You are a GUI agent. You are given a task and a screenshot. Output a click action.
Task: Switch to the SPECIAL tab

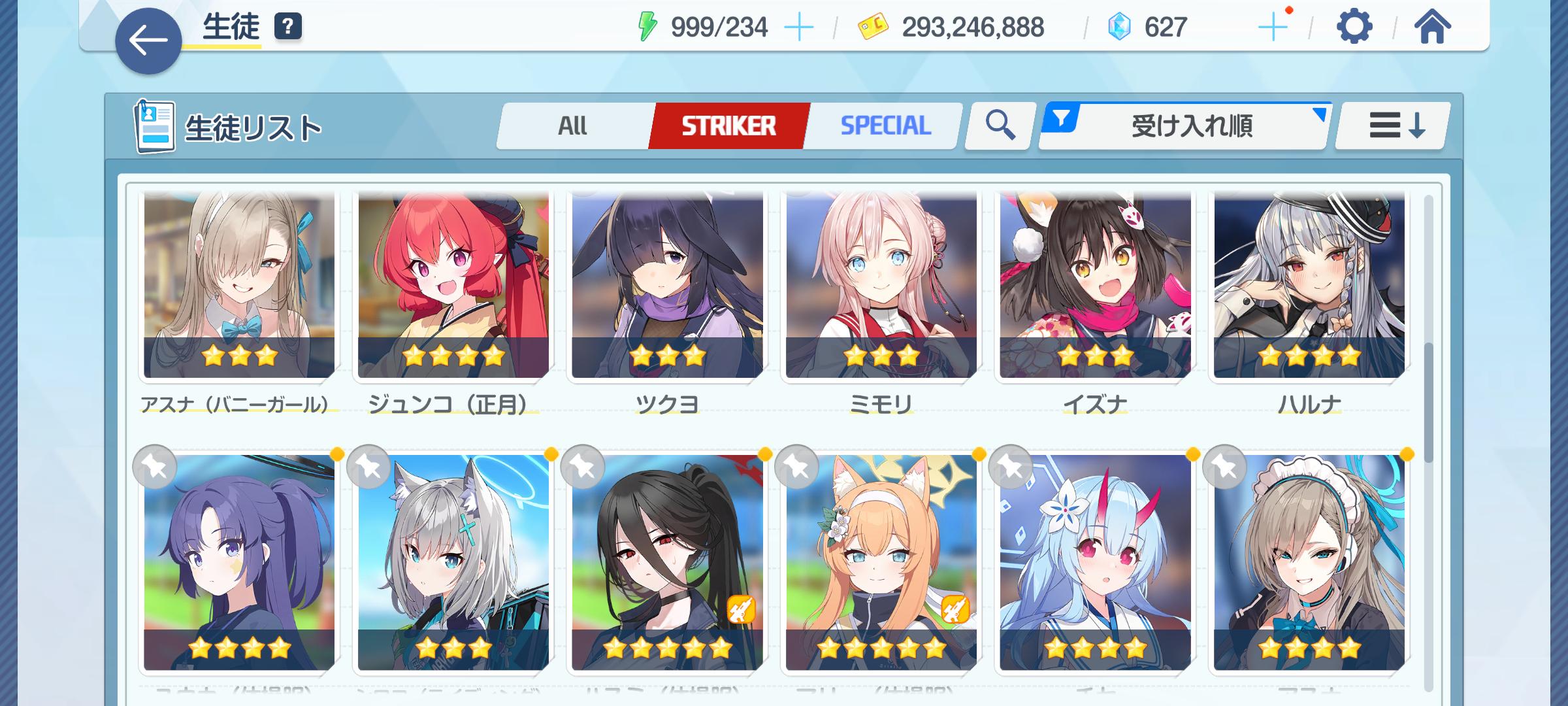(x=885, y=126)
